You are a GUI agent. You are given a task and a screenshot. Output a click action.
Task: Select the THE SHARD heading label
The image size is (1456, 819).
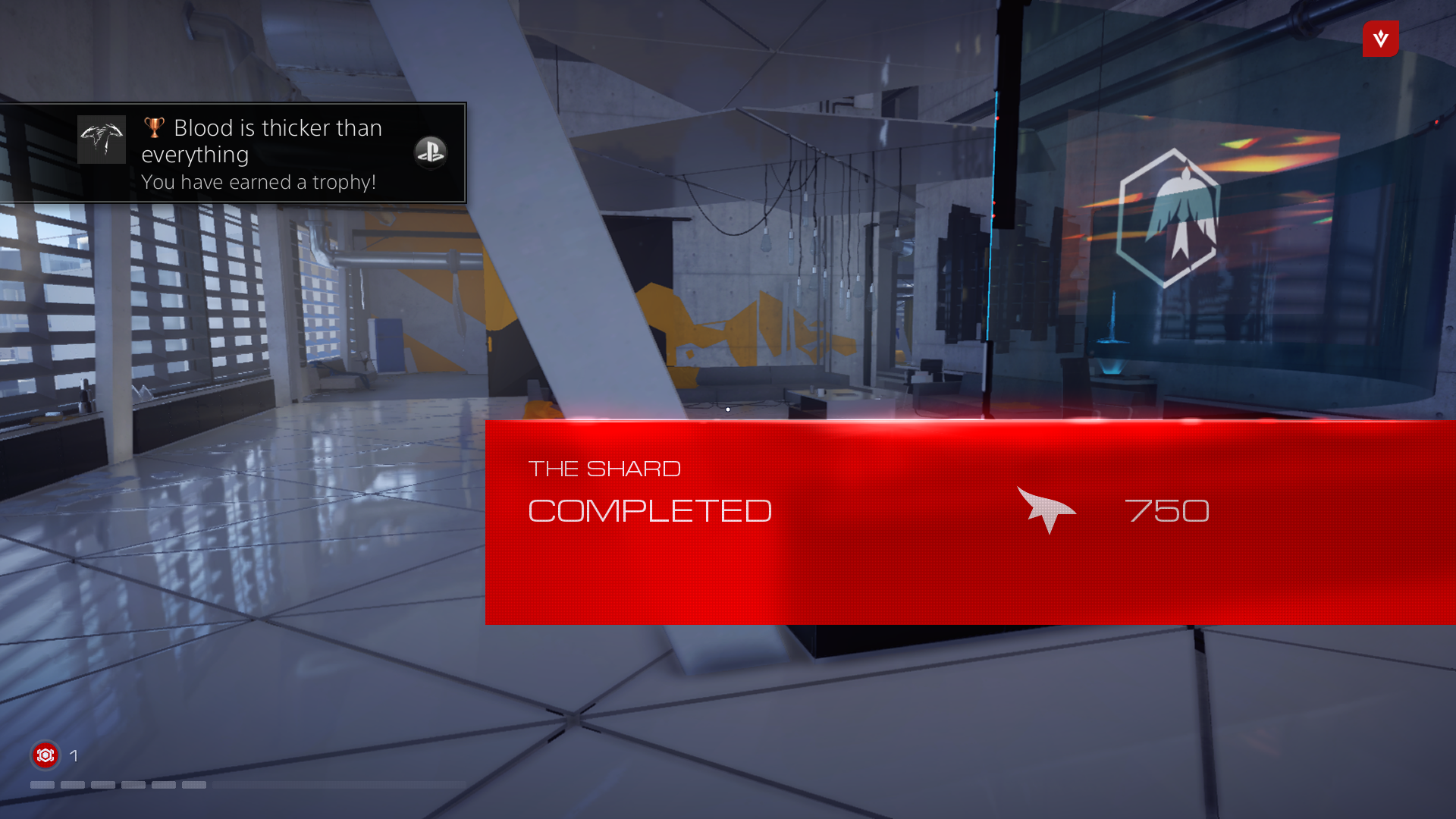(604, 469)
